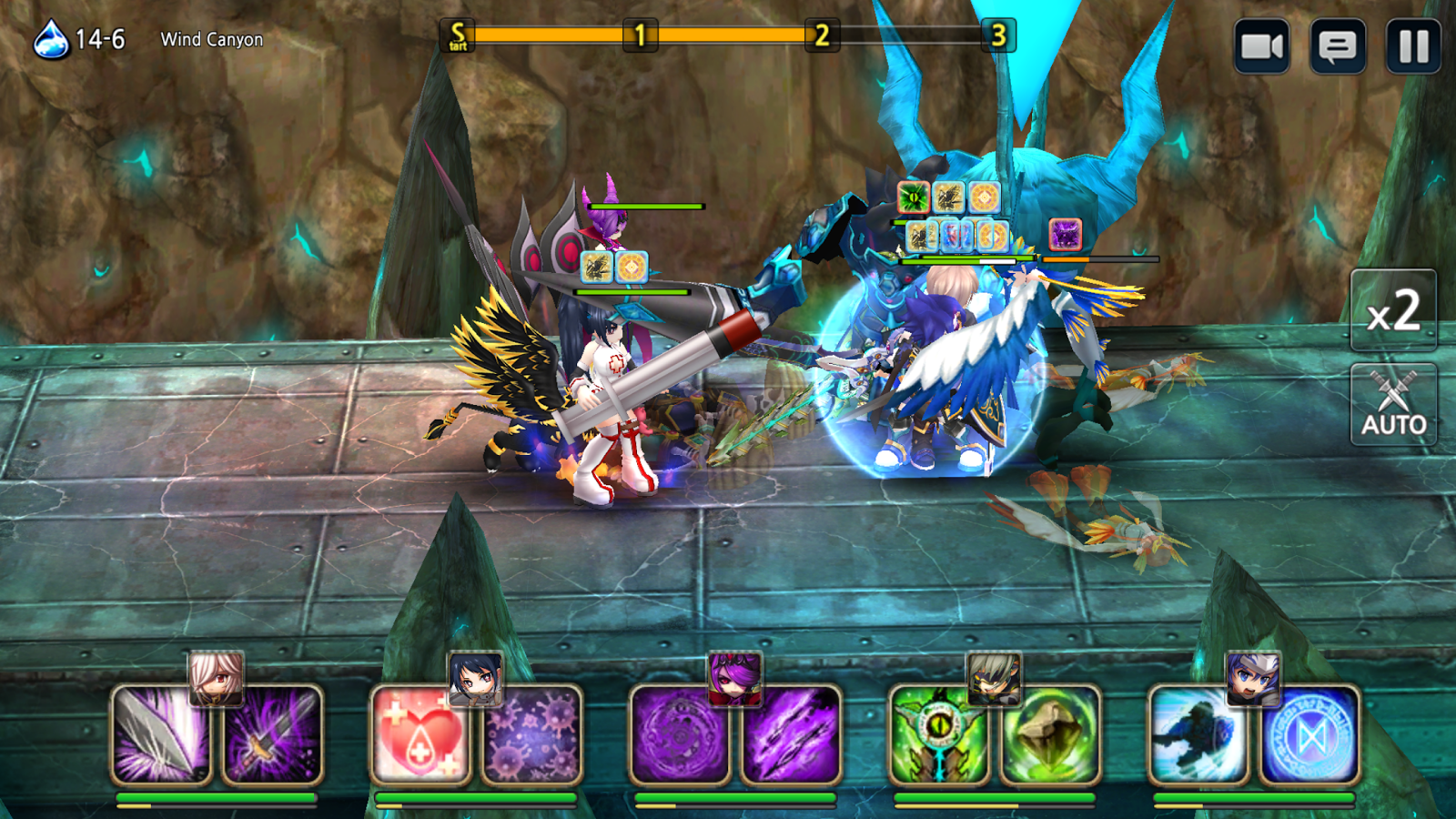Use the purple magic circle skill
1456x819 pixels.
coord(681,735)
